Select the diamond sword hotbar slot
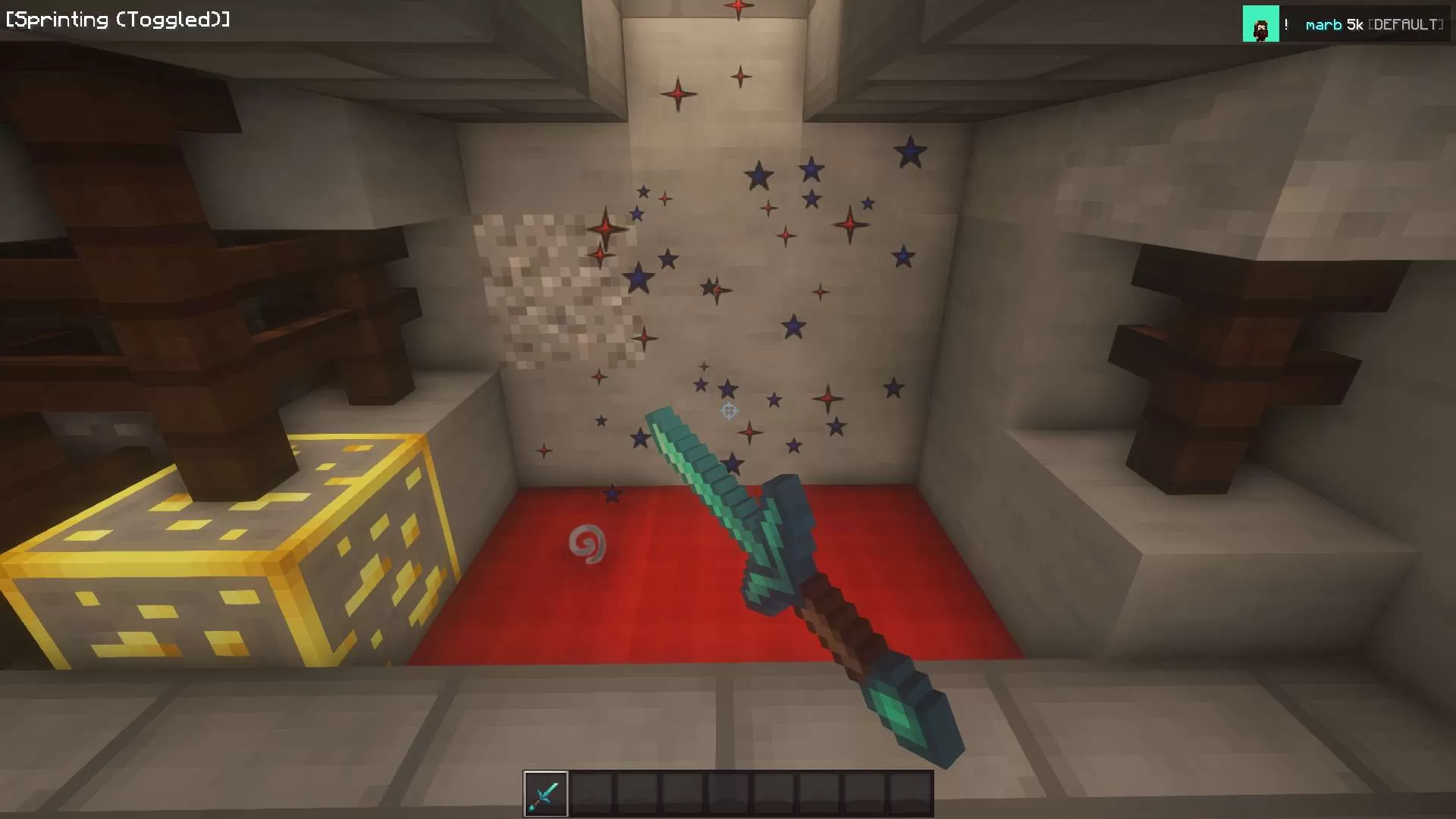Image resolution: width=1456 pixels, height=819 pixels. click(x=545, y=794)
